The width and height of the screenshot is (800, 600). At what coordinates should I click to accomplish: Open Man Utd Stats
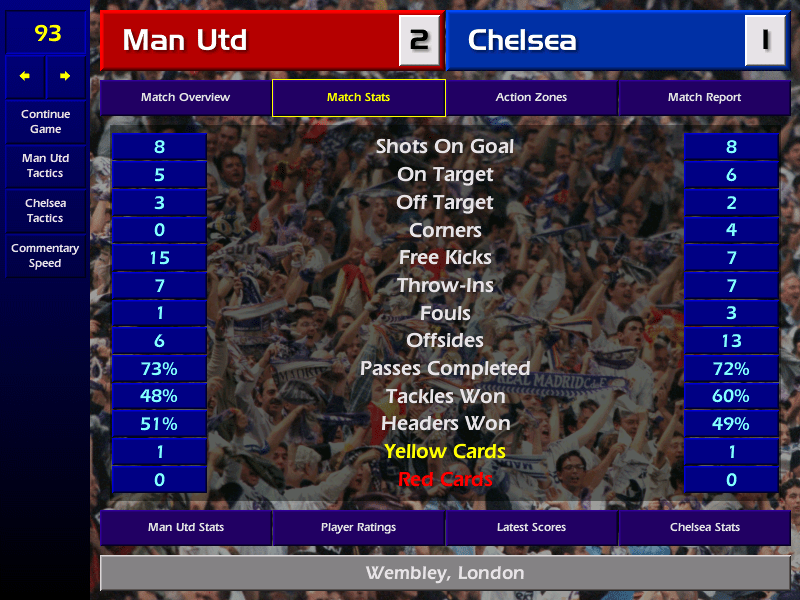pyautogui.click(x=185, y=527)
